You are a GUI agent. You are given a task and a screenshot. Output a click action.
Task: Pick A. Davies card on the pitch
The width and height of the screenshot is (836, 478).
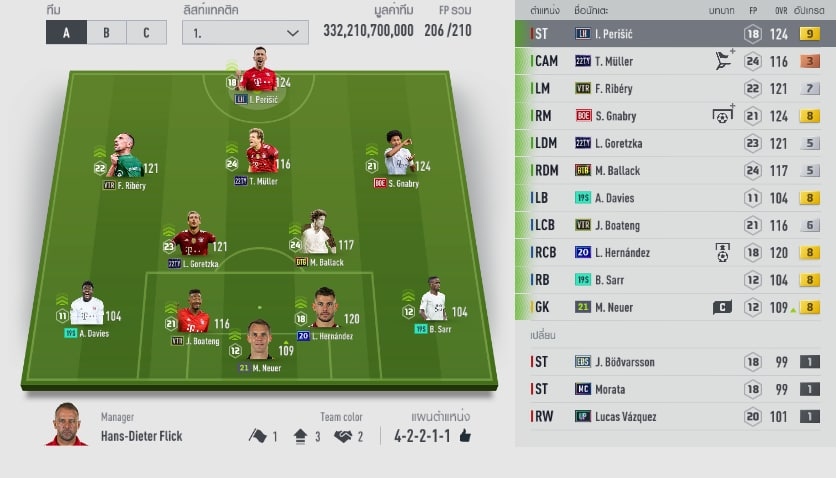point(86,308)
